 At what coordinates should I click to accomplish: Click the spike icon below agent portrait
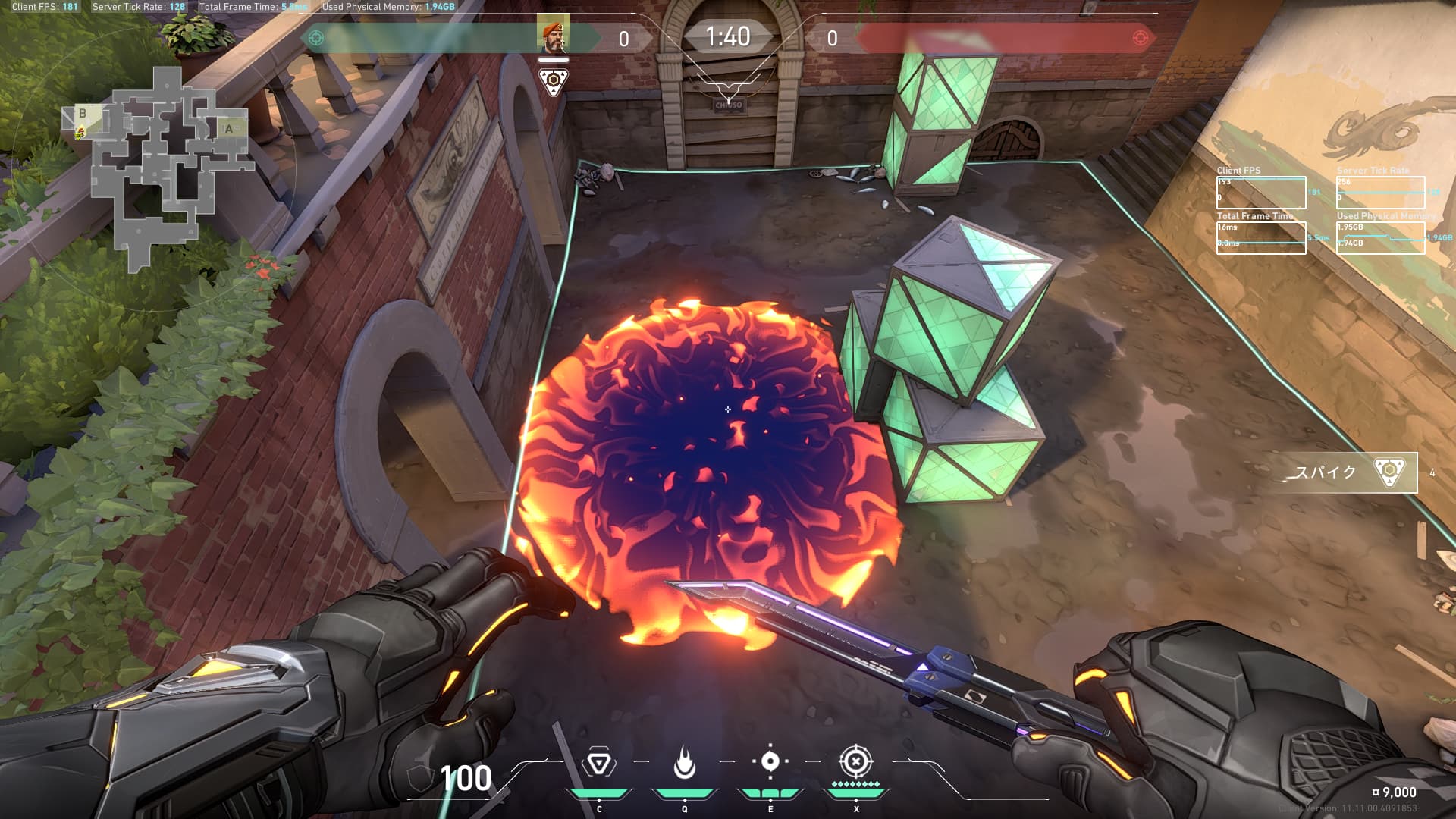coord(553,81)
